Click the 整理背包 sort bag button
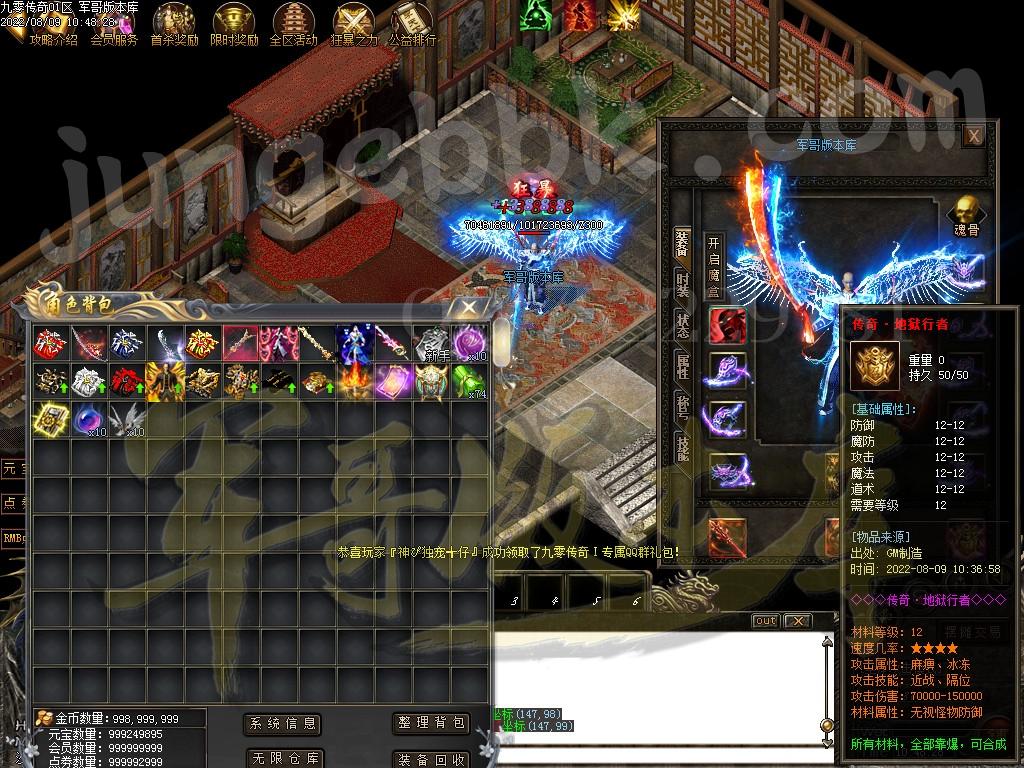The image size is (1024, 768). 431,723
